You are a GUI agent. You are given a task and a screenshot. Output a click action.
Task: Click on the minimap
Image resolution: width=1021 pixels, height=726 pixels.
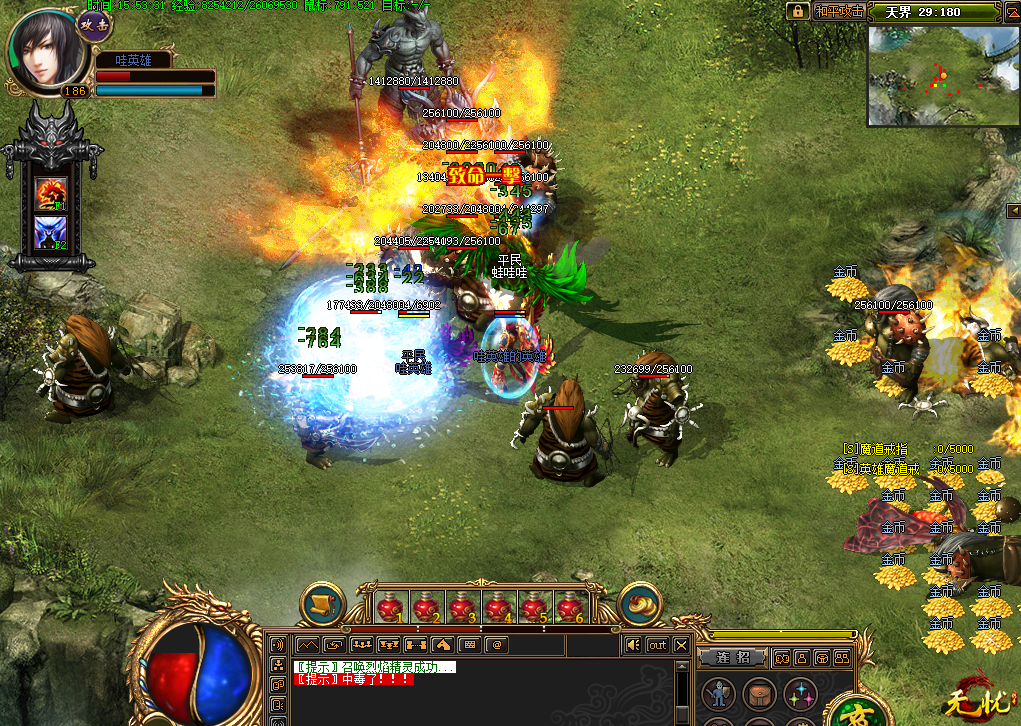coord(942,75)
